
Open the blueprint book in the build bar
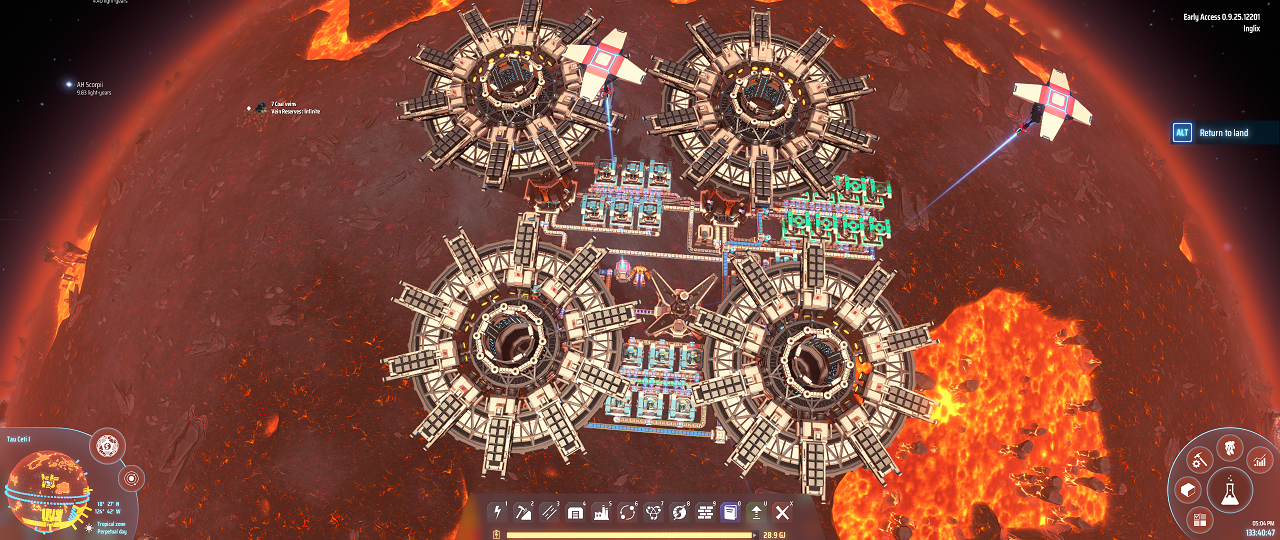[731, 513]
